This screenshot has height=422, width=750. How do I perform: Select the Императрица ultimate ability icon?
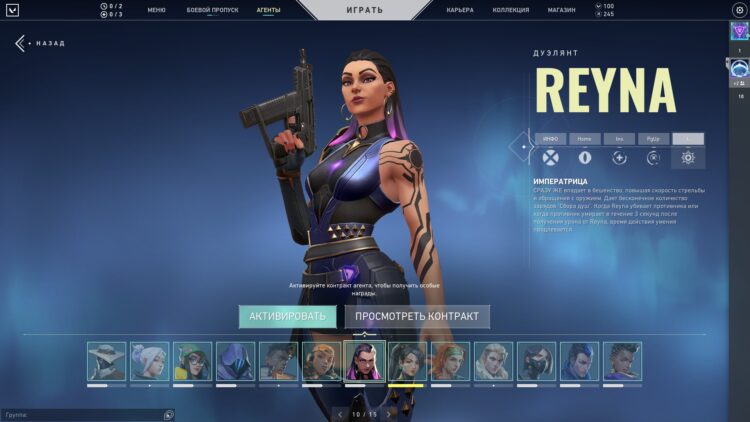pos(687,158)
